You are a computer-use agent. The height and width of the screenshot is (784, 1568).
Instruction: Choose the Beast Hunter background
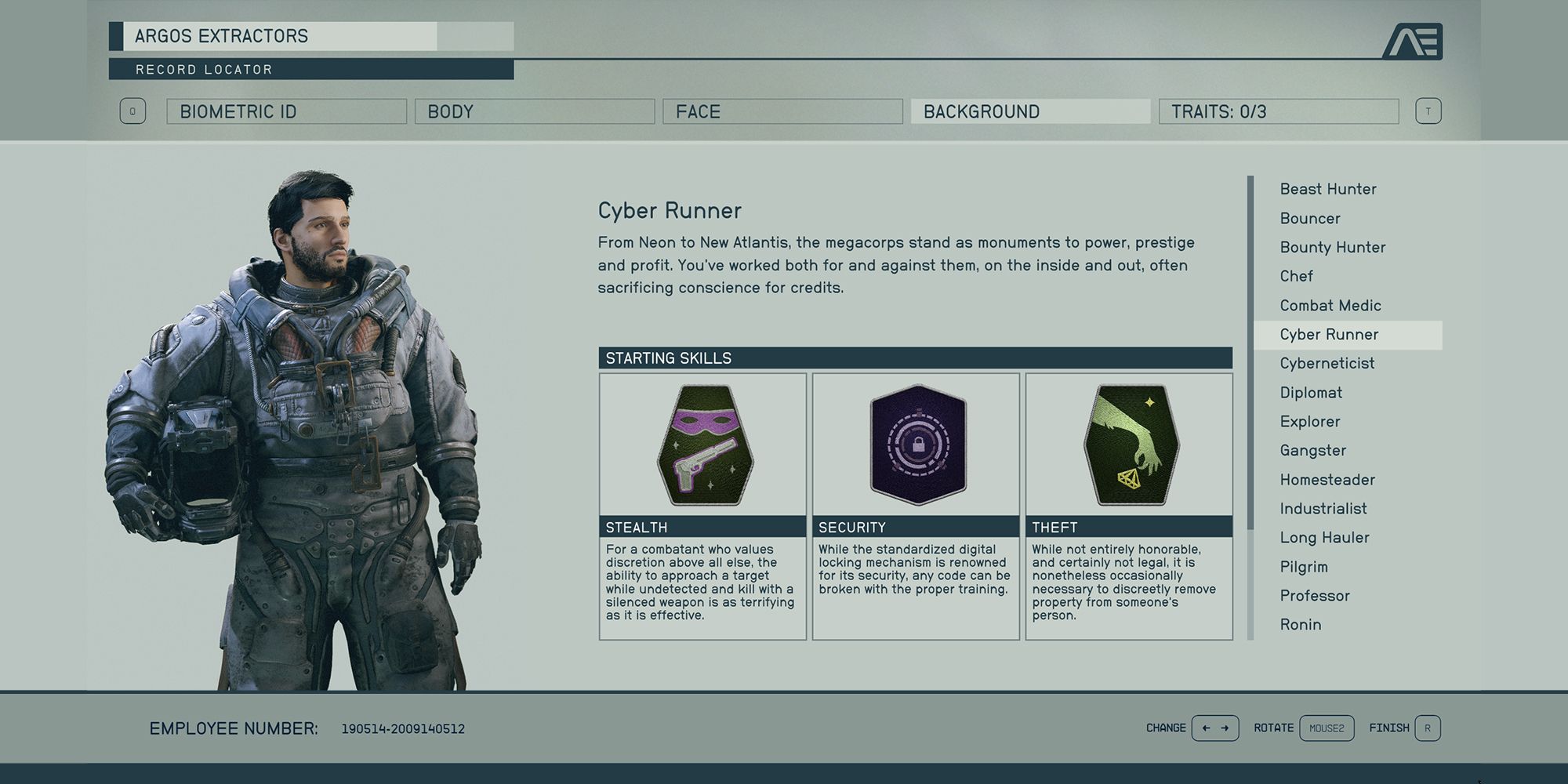coord(1328,189)
